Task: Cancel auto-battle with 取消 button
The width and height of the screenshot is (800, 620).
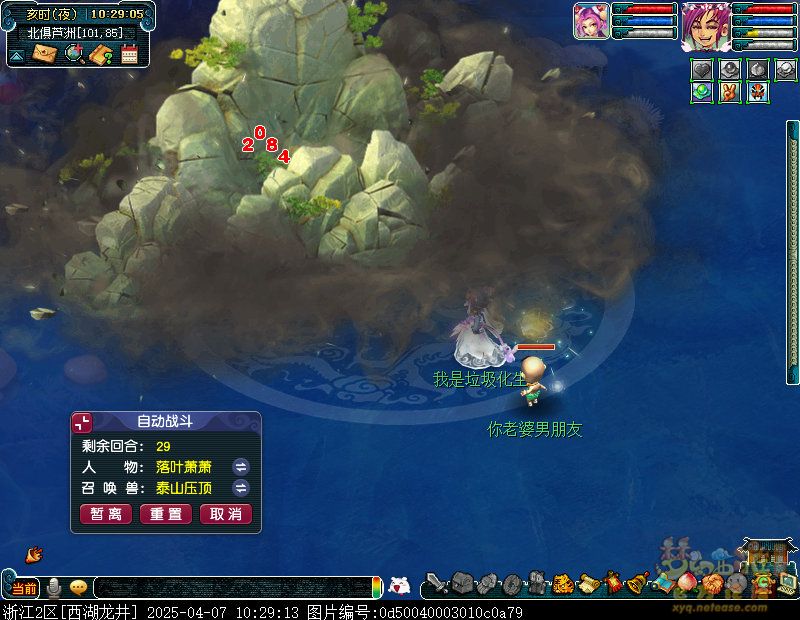Action: pyautogui.click(x=226, y=514)
